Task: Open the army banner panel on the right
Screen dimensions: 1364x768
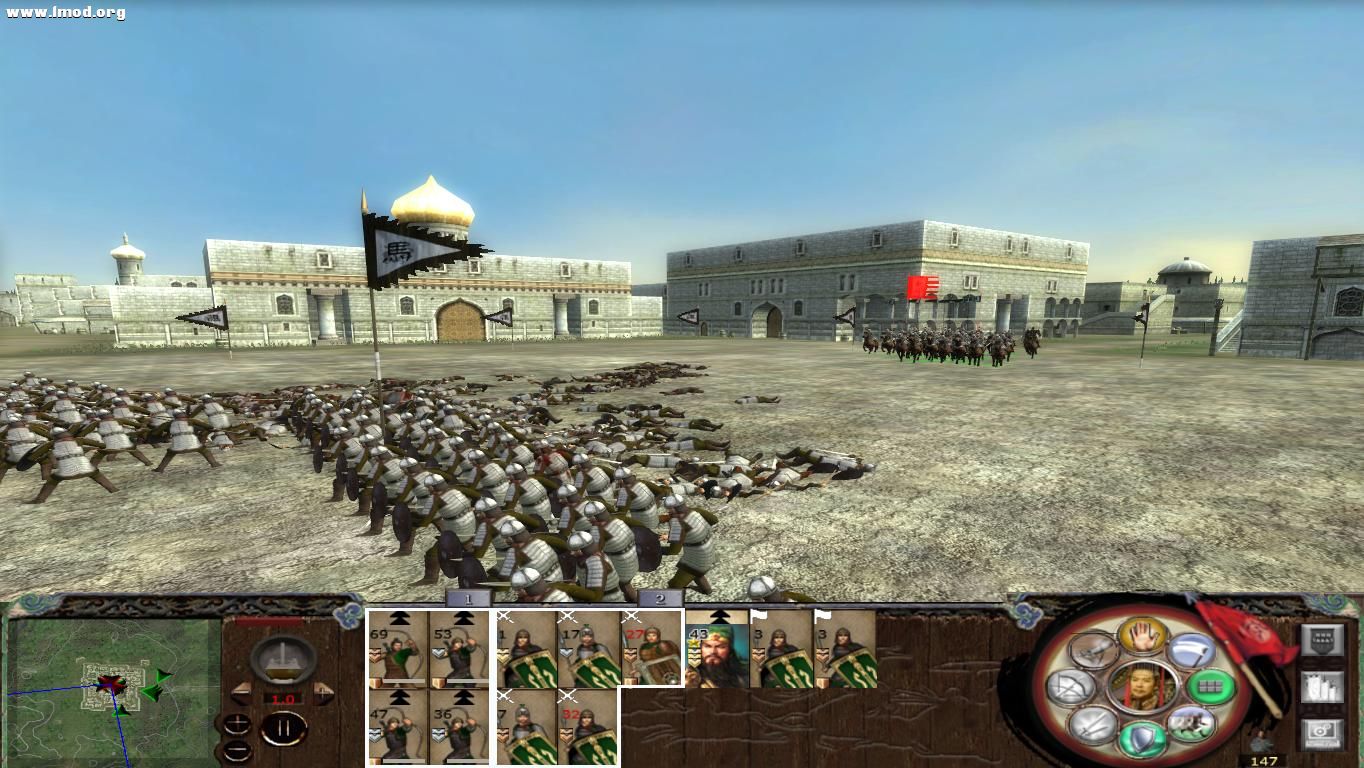Action: coord(1323,639)
